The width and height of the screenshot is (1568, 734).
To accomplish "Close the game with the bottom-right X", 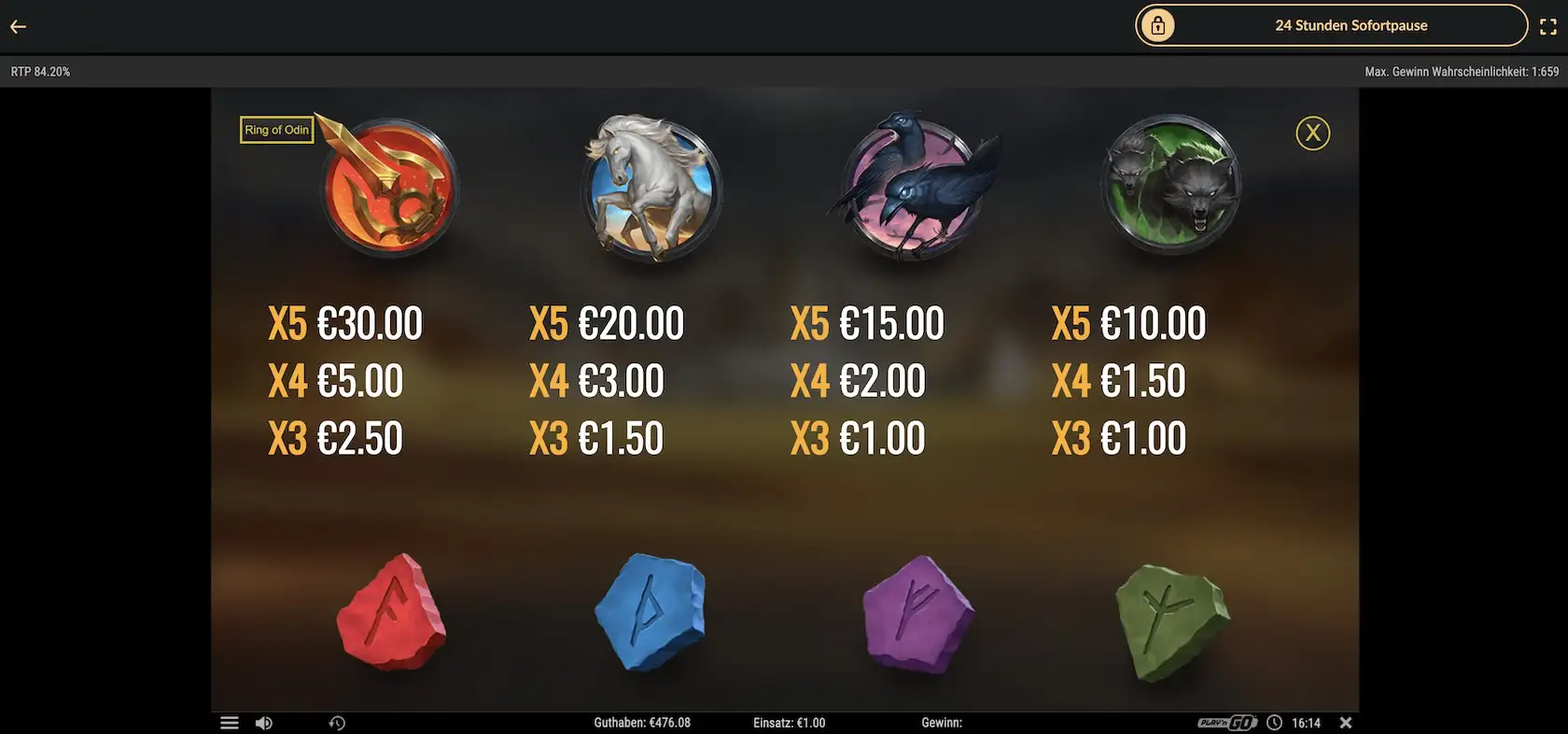I will [x=1345, y=723].
